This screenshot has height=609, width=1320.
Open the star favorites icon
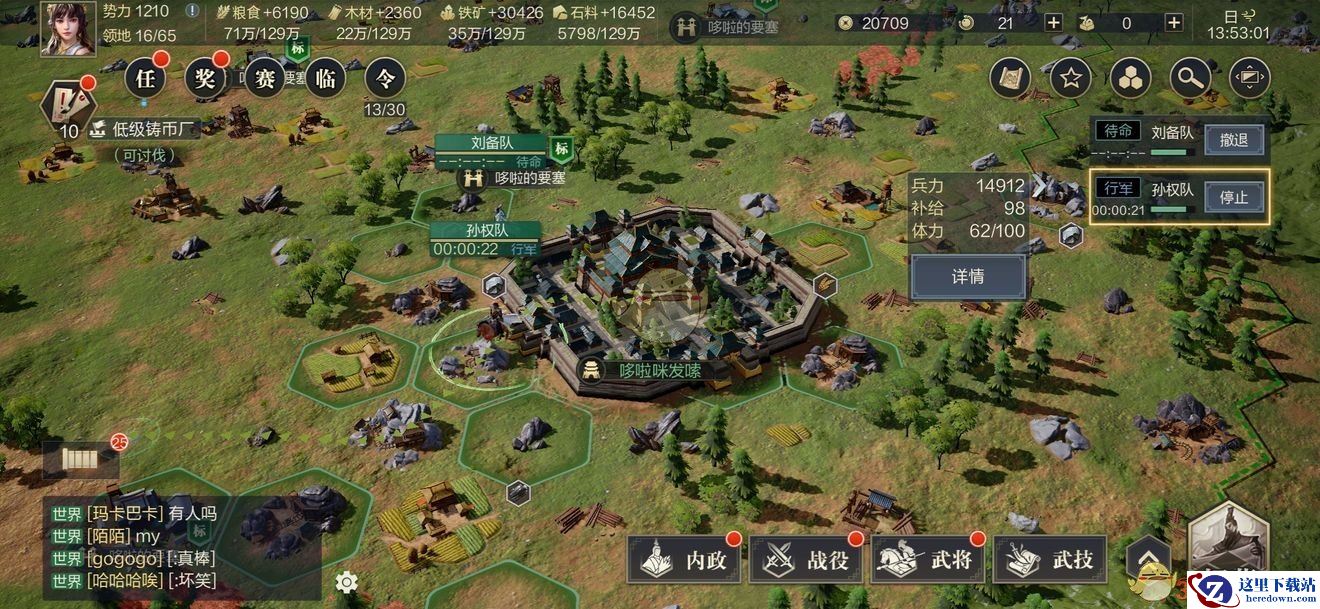[1070, 78]
